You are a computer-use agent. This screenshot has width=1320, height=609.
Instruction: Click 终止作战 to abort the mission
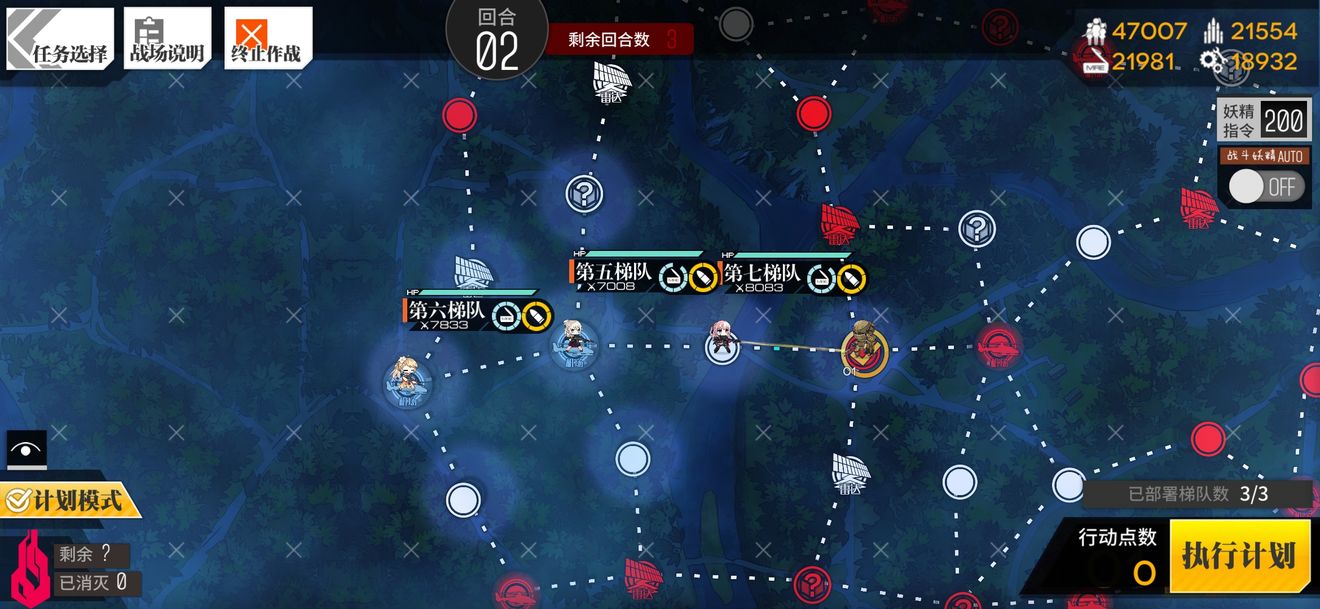click(267, 40)
